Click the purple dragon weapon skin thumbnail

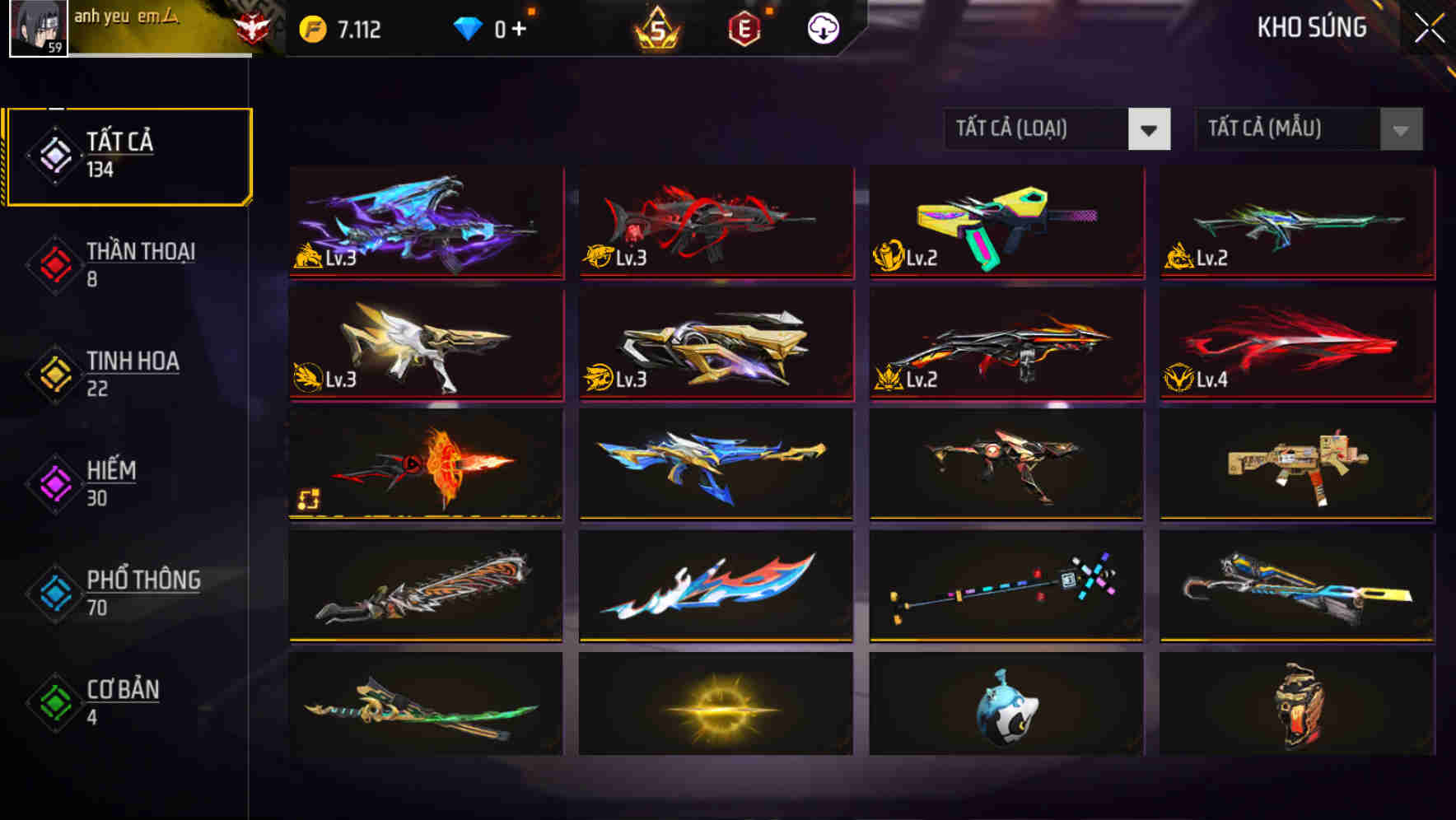click(425, 222)
